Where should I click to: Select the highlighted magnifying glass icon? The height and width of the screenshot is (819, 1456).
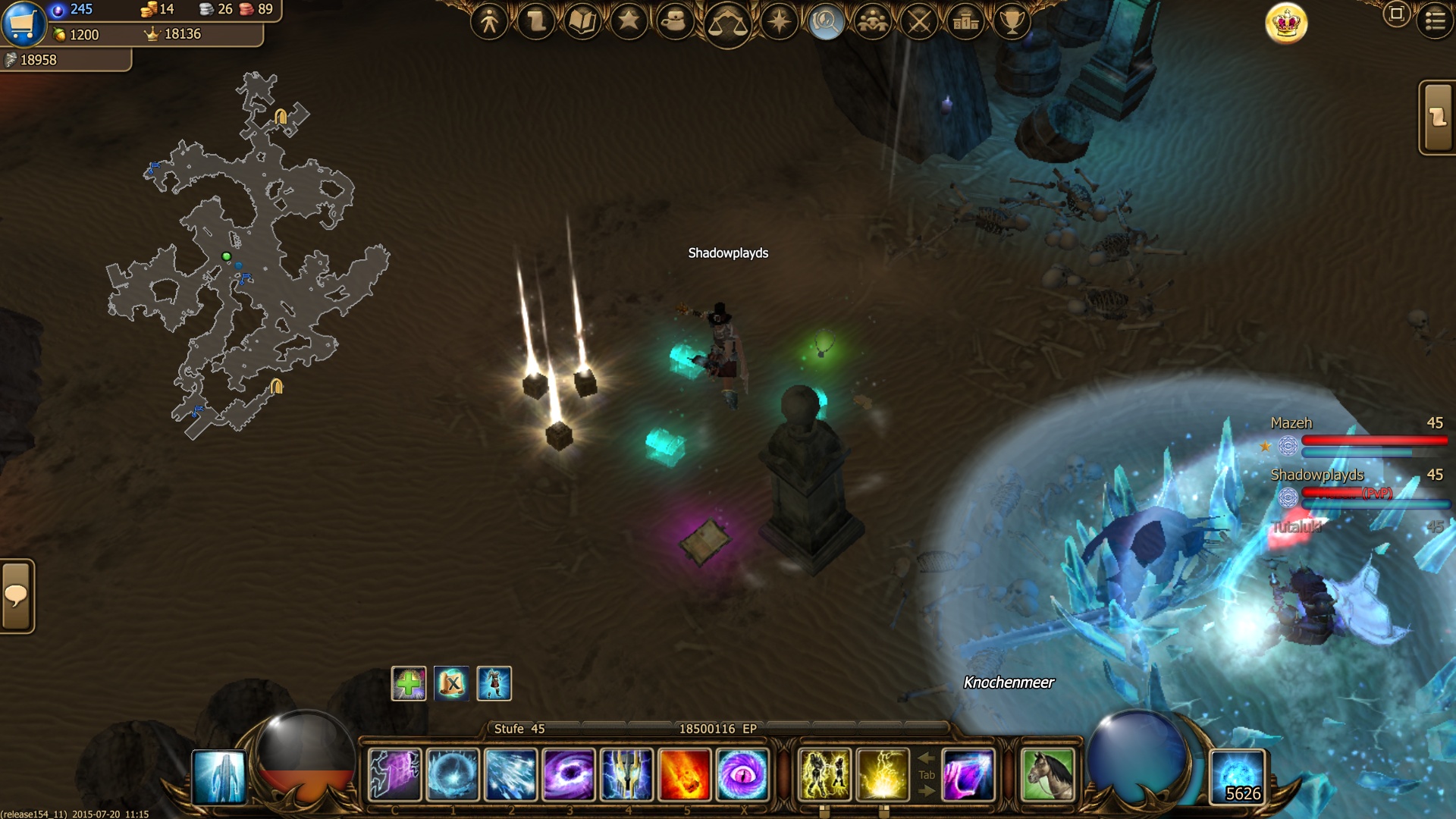pos(826,21)
